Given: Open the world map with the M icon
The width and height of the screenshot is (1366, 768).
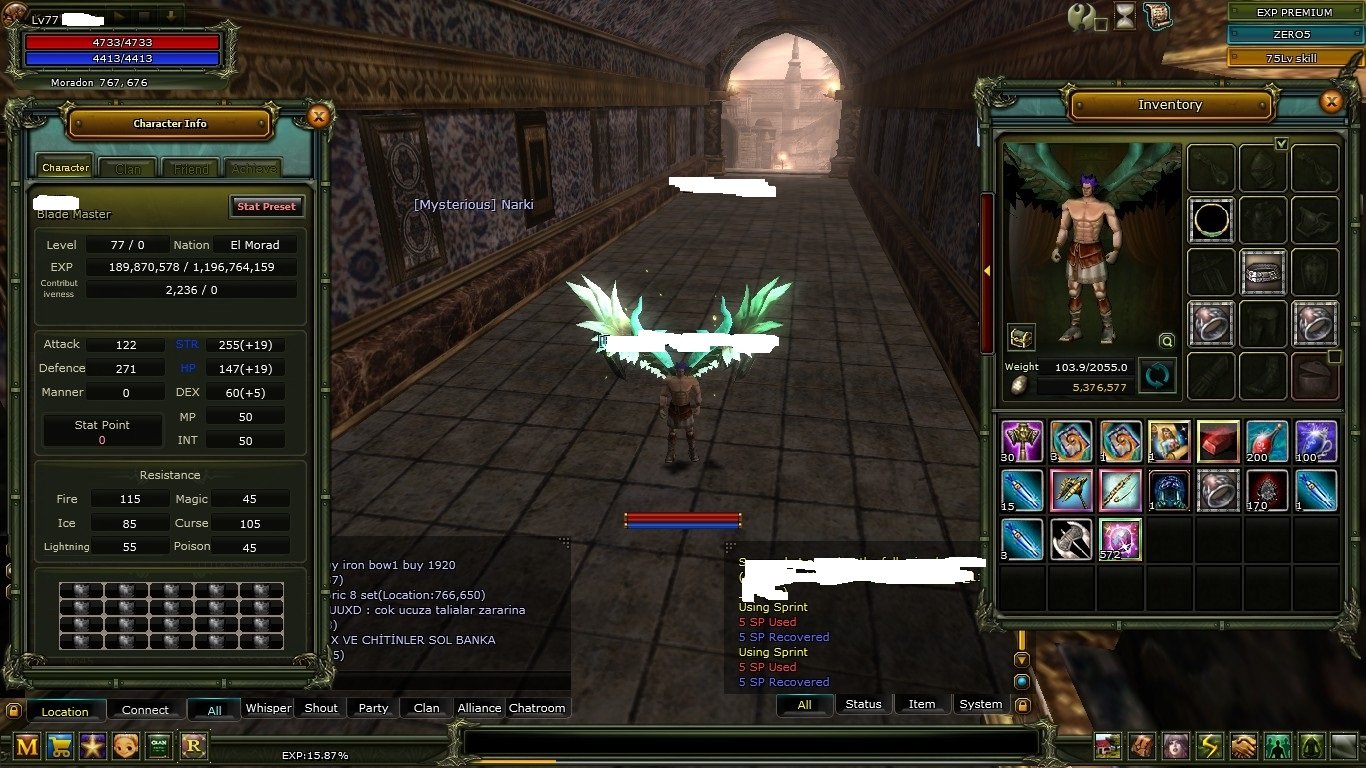Looking at the screenshot, I should coord(26,746).
